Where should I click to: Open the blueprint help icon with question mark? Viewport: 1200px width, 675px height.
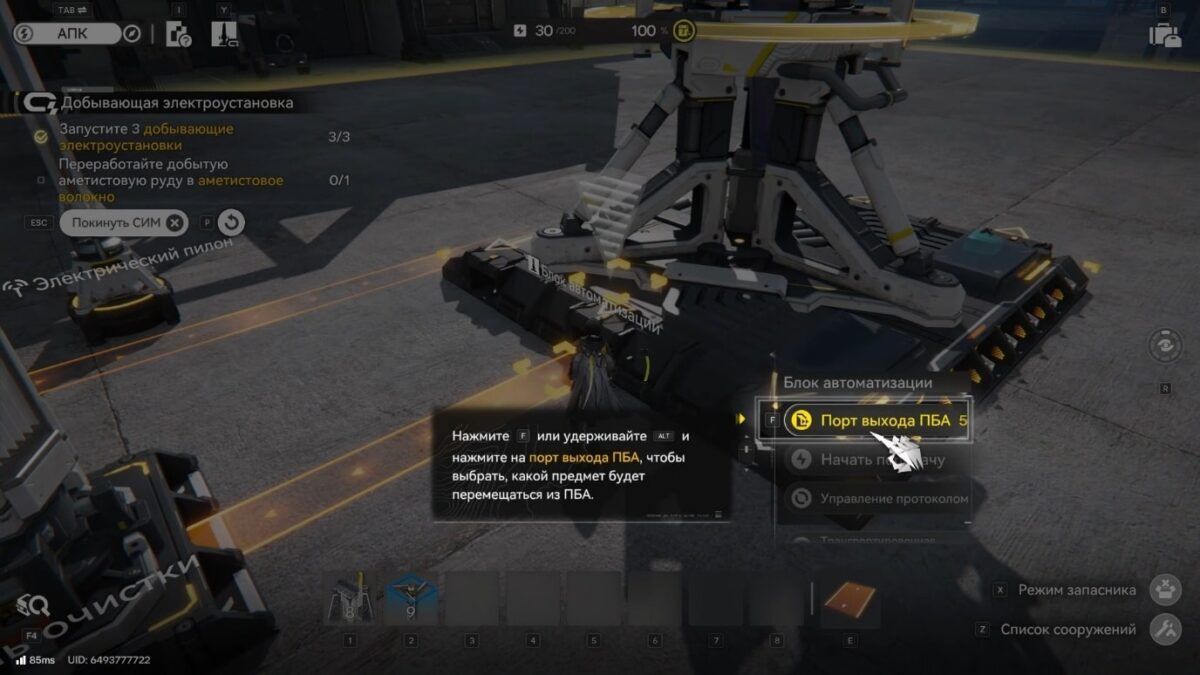(178, 34)
